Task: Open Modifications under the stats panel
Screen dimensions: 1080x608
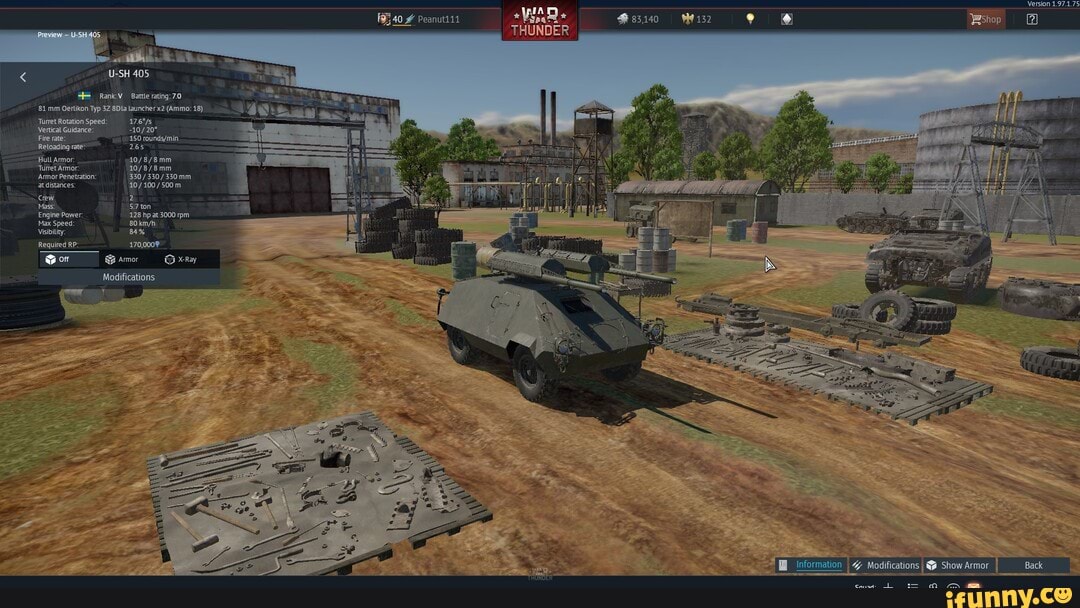Action: pos(128,277)
